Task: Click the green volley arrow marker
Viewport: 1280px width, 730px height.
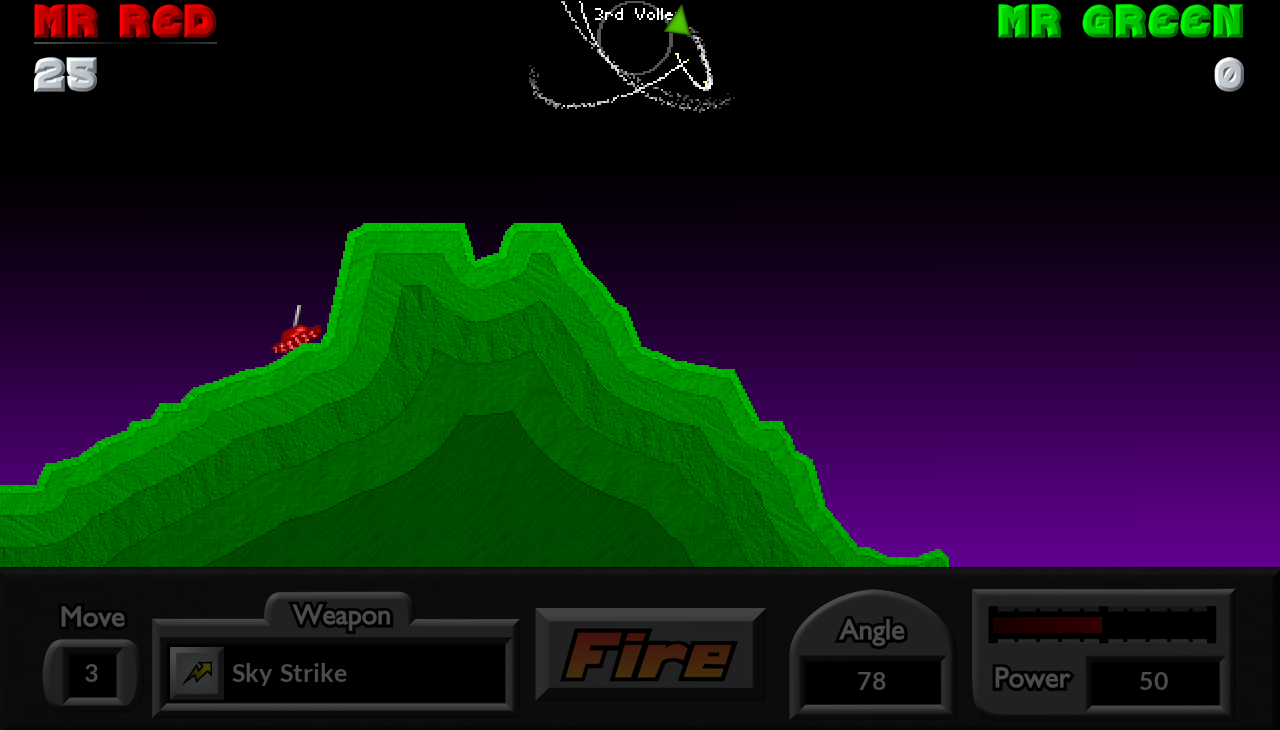Action: tap(676, 20)
